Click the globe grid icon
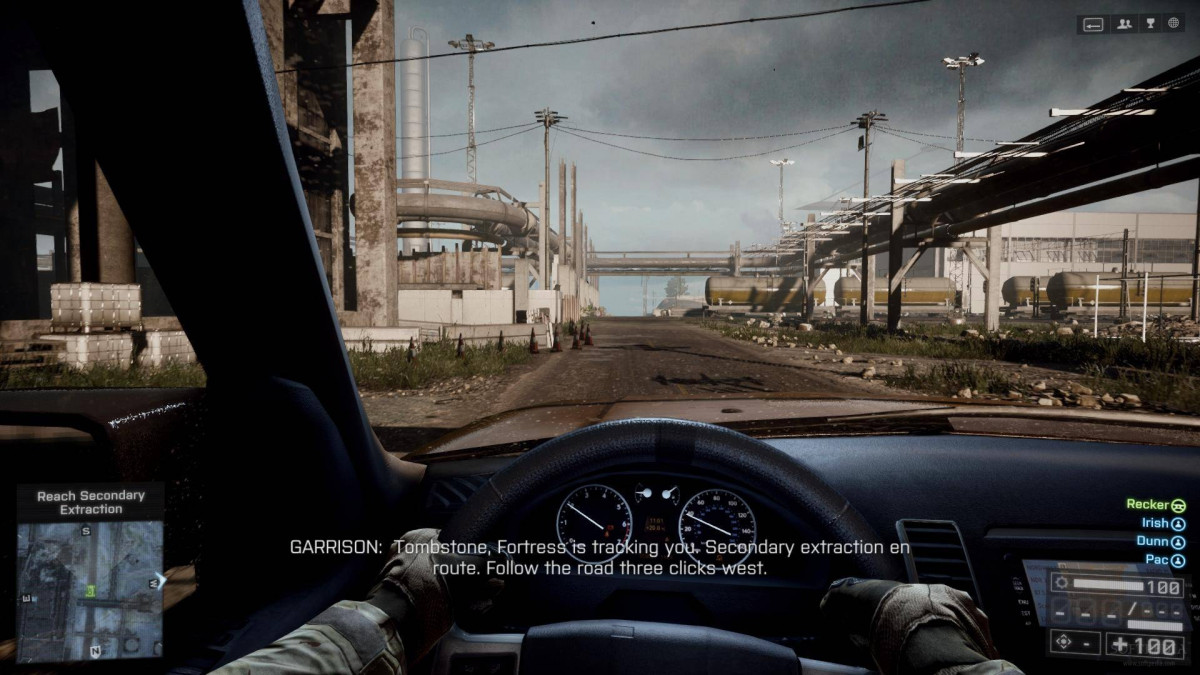The image size is (1200, 675). point(1174,24)
